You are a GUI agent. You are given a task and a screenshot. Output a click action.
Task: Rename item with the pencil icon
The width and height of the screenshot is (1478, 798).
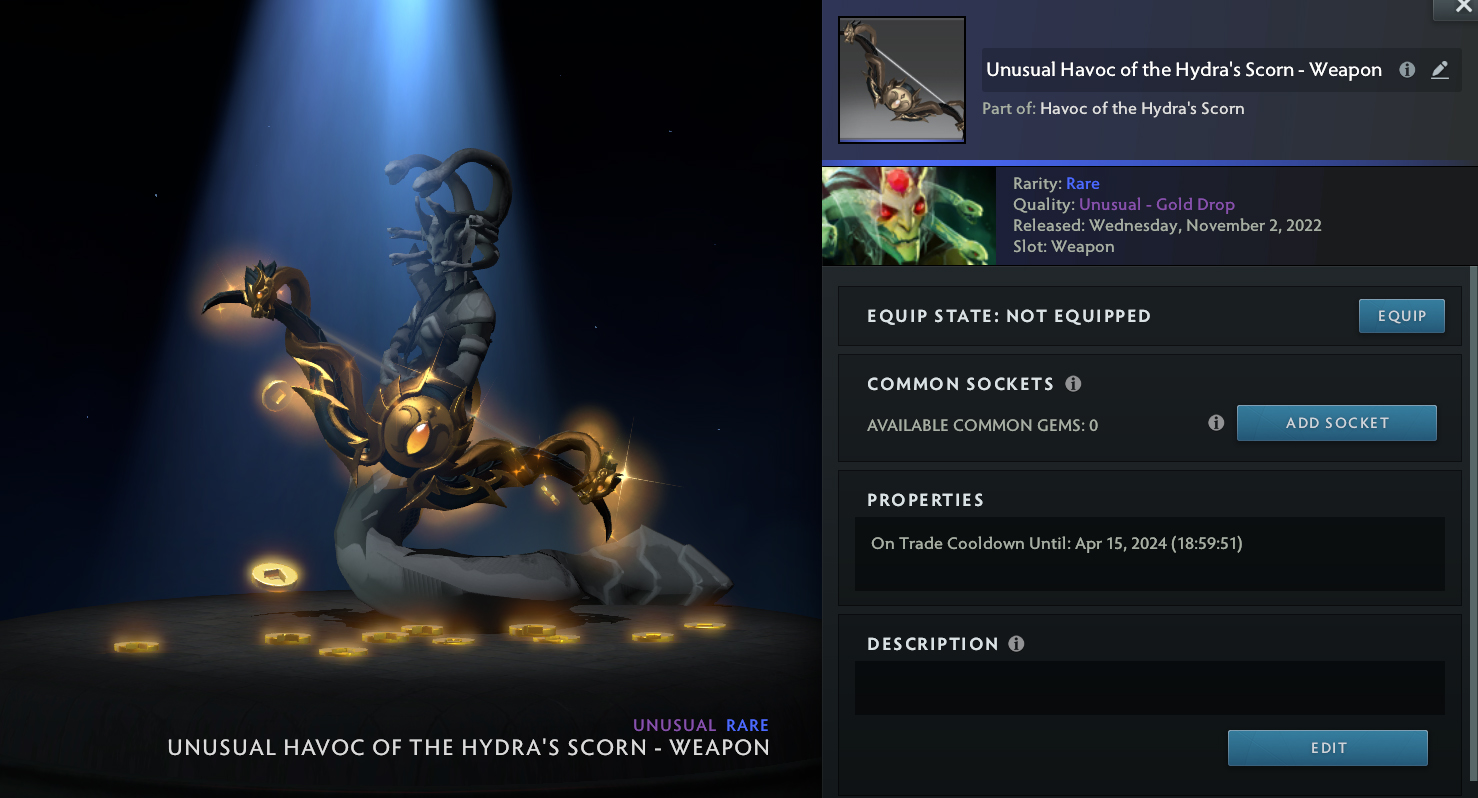point(1439,70)
